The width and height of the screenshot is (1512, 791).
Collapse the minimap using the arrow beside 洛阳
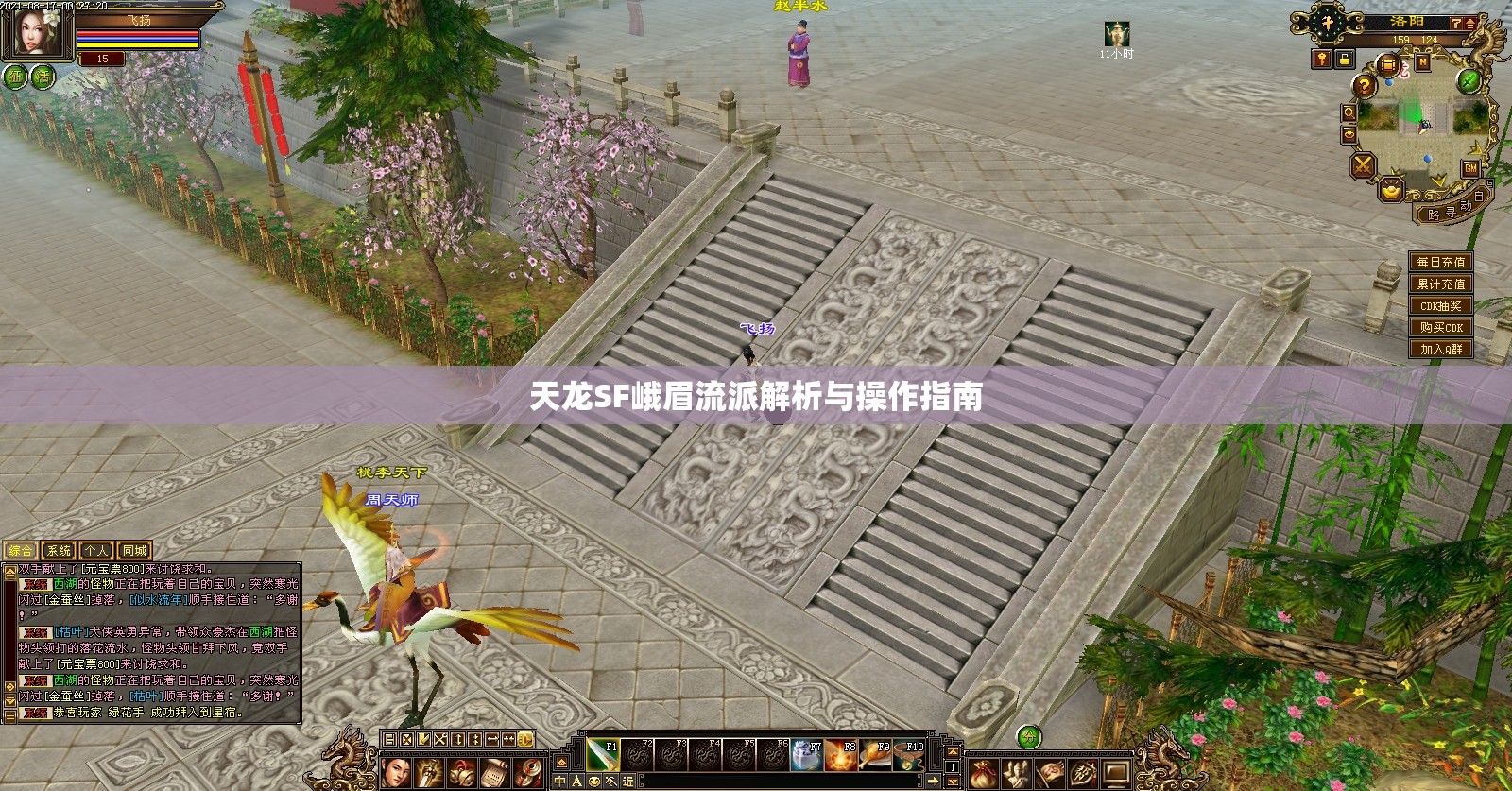[1469, 25]
